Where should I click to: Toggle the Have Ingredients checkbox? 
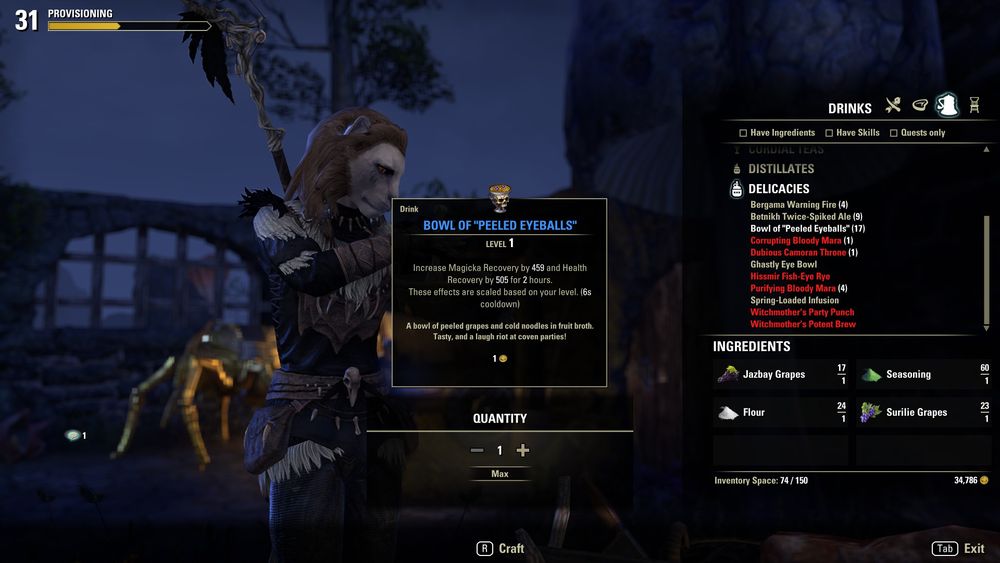743,133
